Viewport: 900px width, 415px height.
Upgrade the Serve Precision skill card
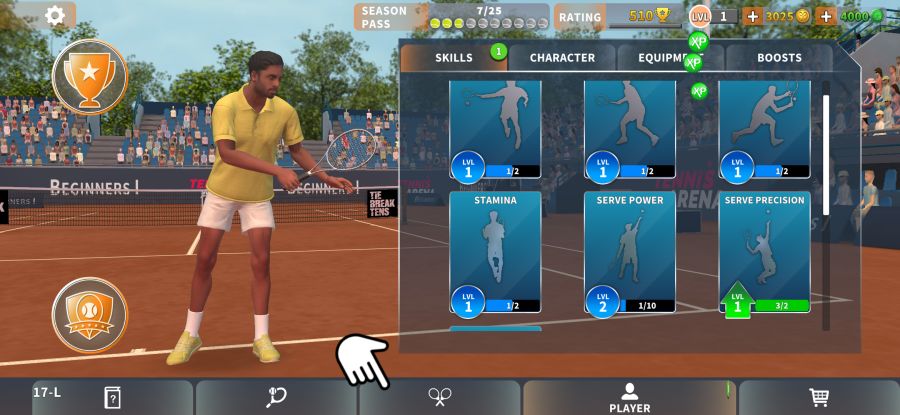(765, 250)
